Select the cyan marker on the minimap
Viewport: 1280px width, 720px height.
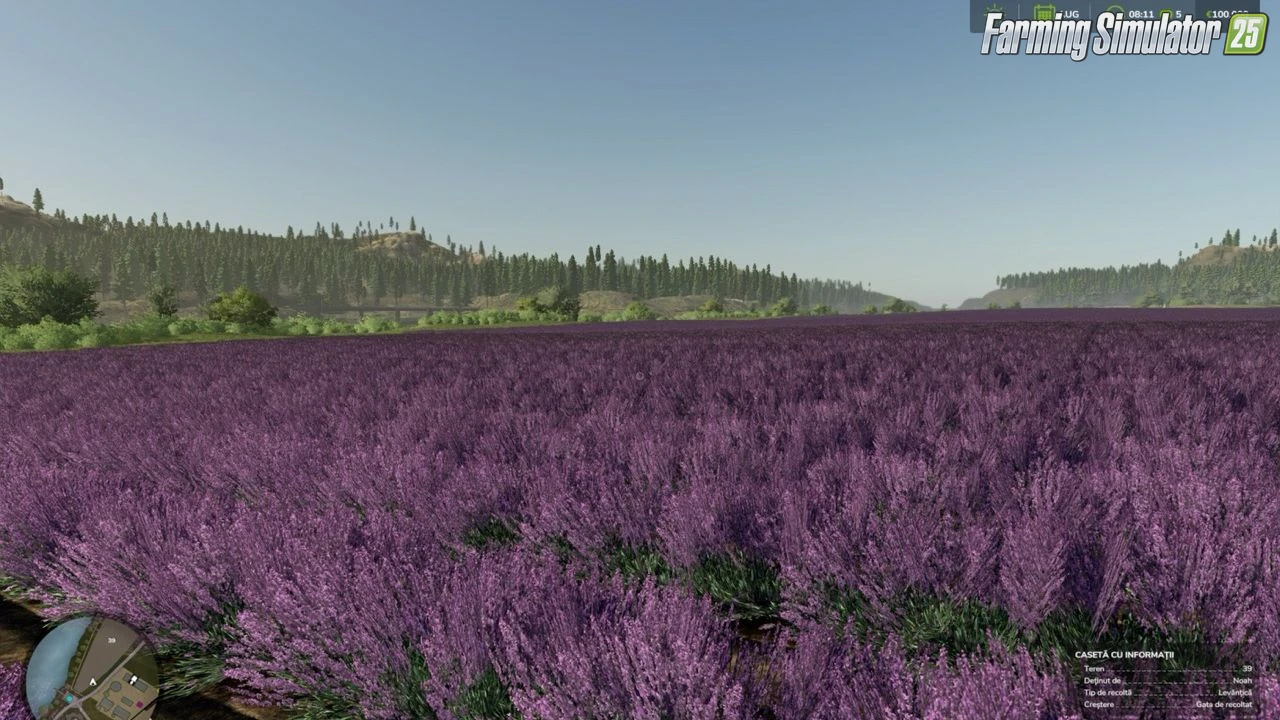pos(69,698)
